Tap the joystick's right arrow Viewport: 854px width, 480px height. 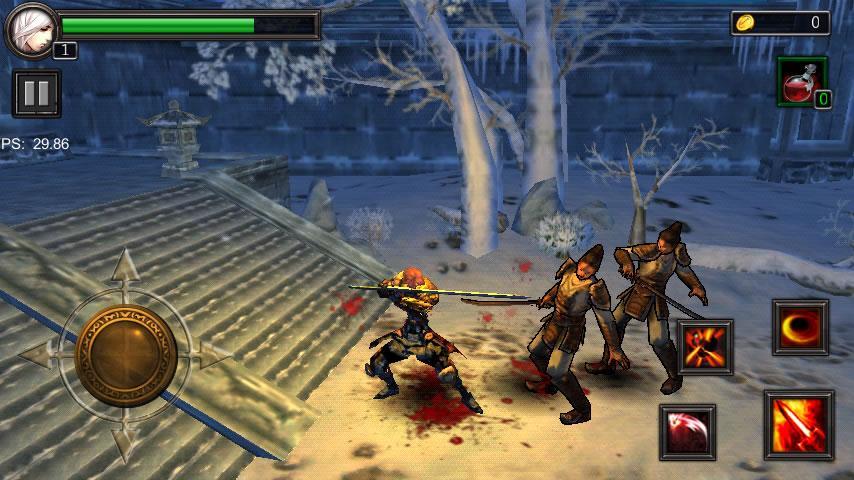coord(211,353)
